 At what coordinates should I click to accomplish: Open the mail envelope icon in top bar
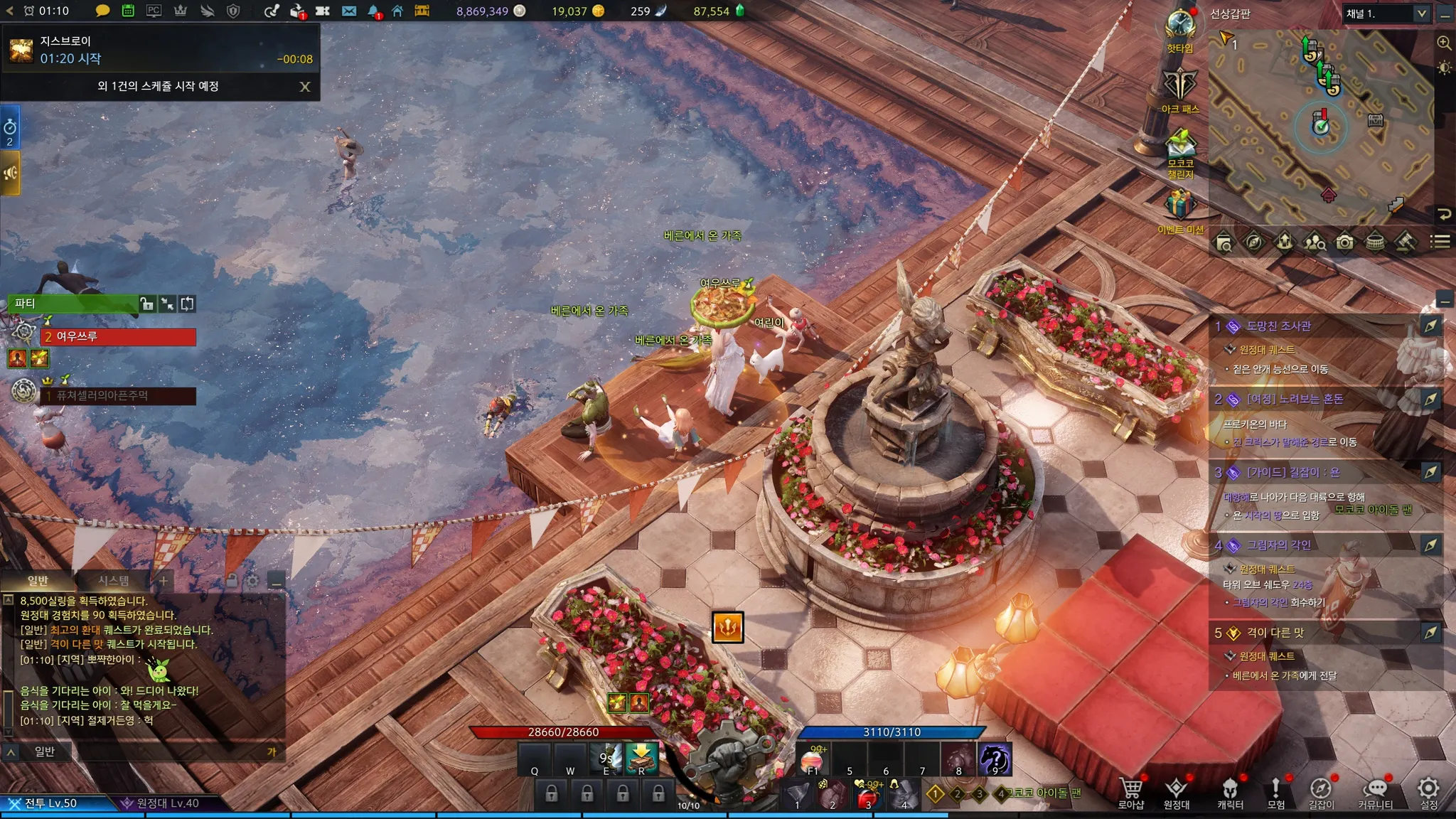pyautogui.click(x=348, y=11)
